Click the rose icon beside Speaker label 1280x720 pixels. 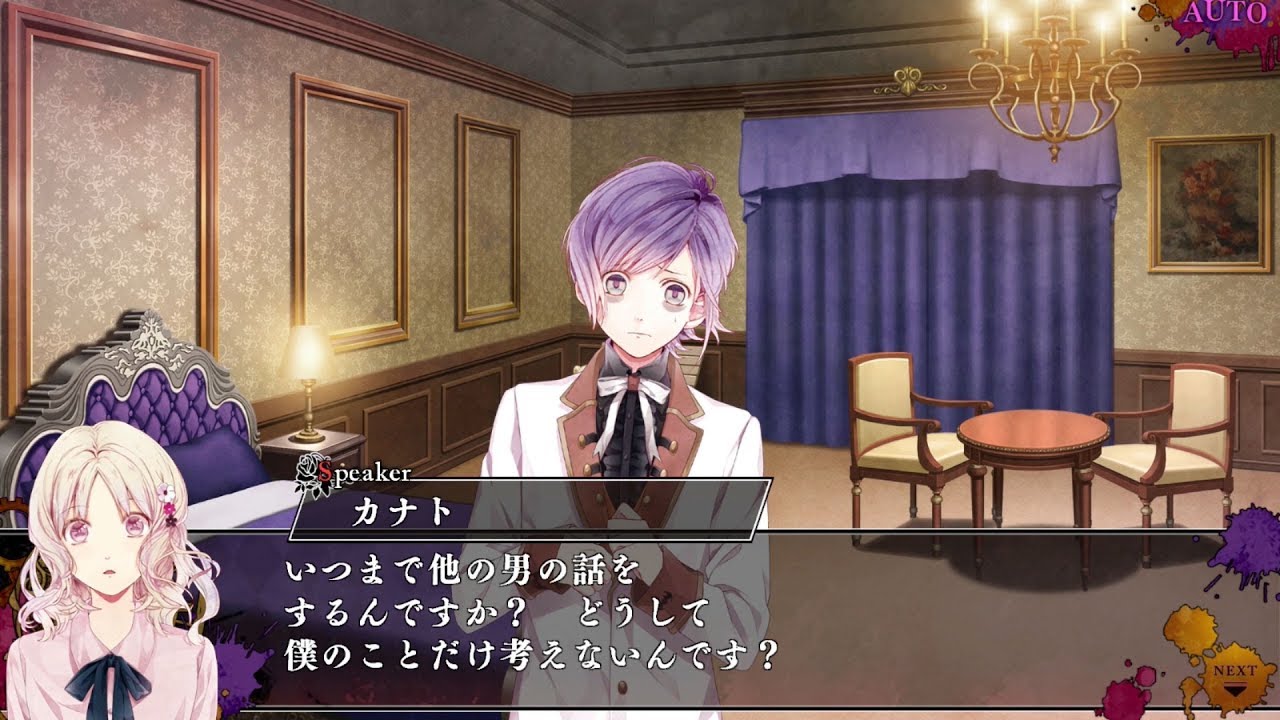tap(308, 467)
